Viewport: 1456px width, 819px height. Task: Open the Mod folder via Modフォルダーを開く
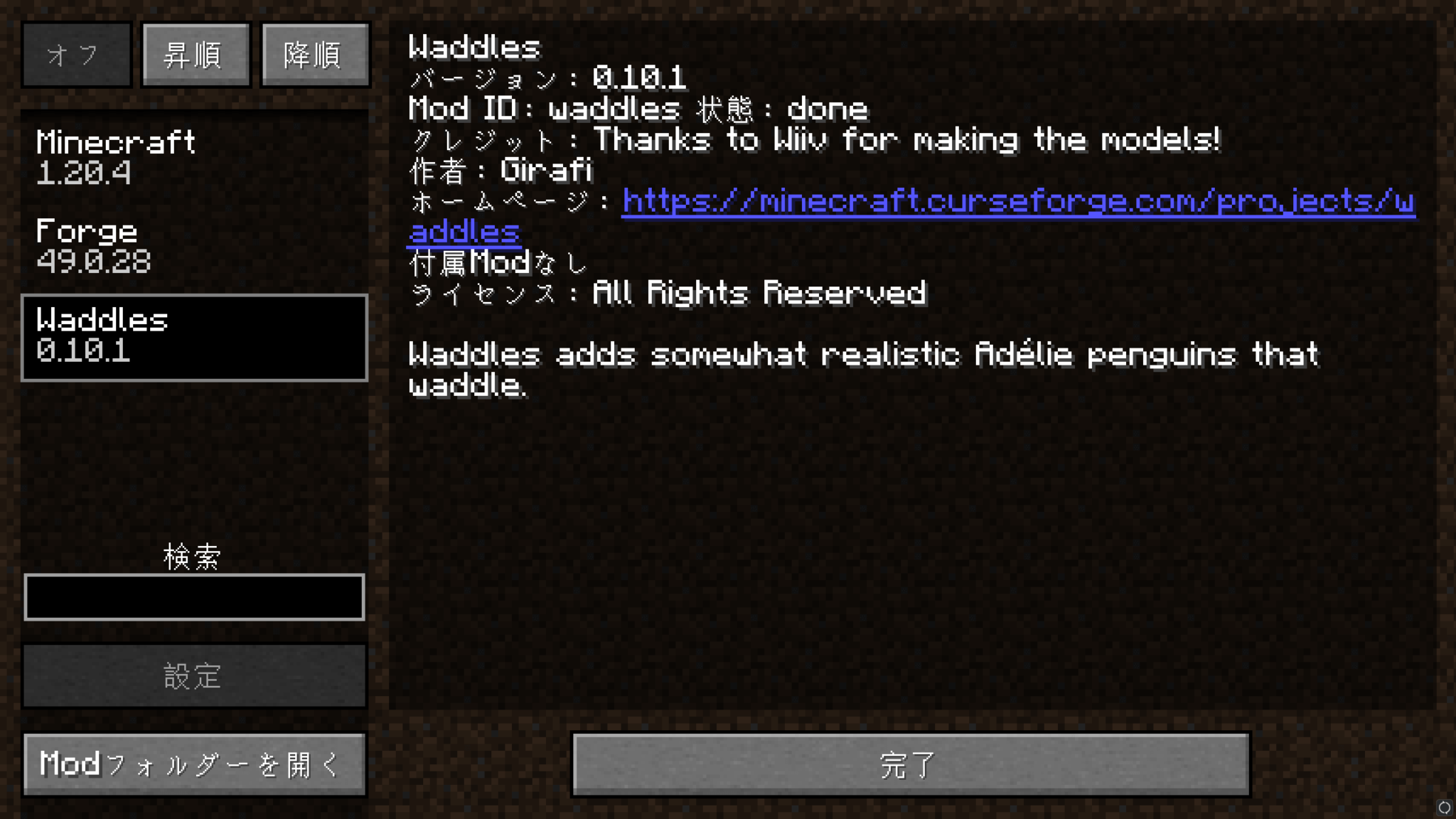coord(195,764)
